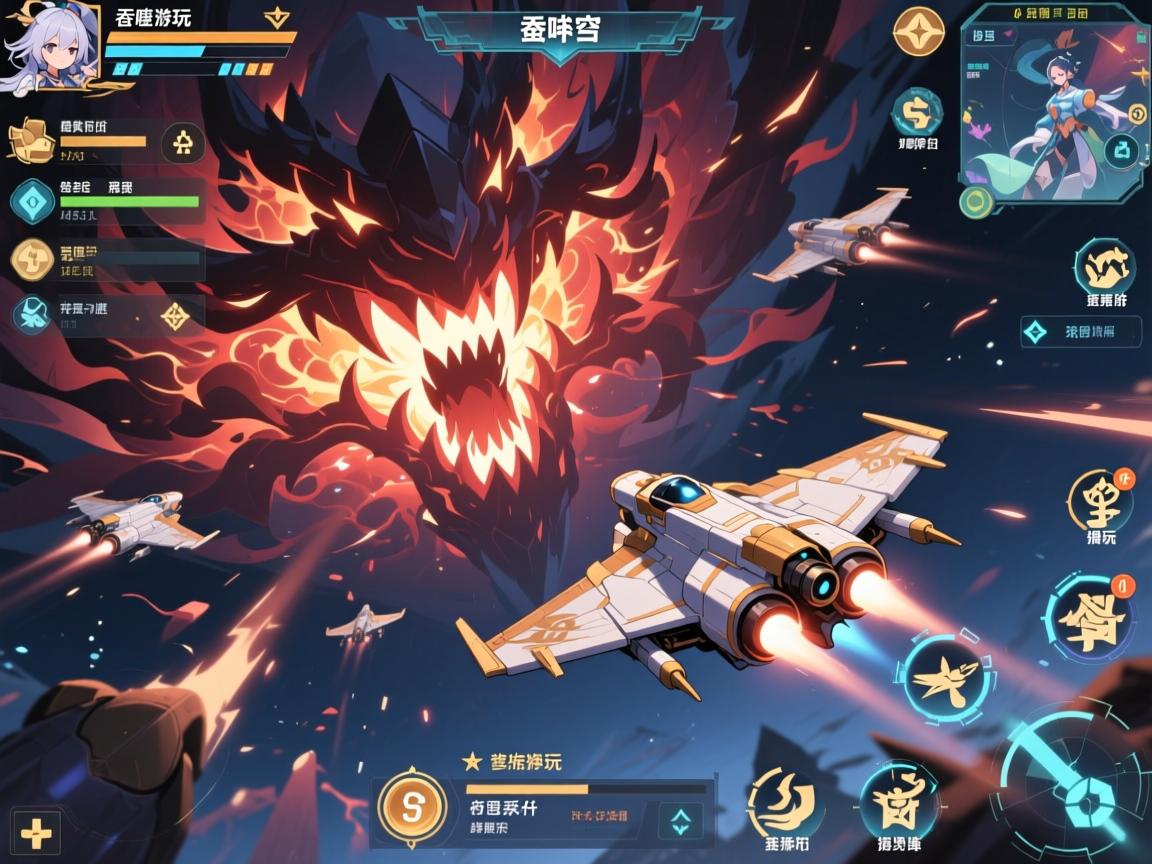Tap the orange S coin medallion
Image resolution: width=1152 pixels, height=864 pixels.
point(411,806)
